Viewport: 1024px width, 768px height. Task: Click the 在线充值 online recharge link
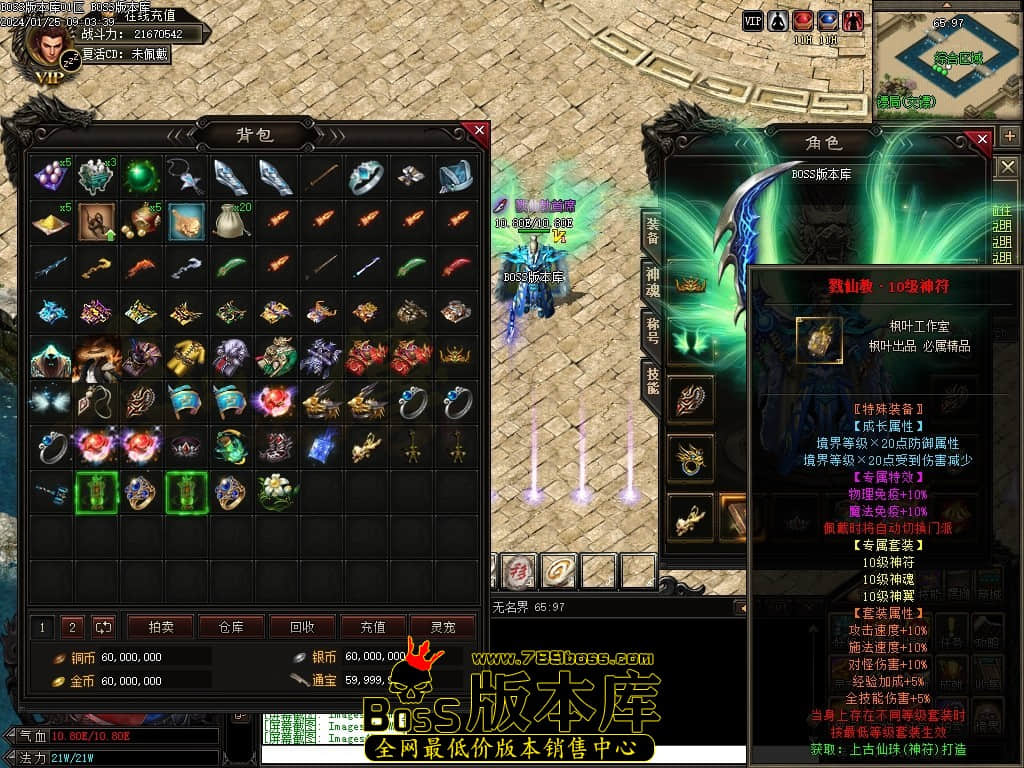(150, 16)
